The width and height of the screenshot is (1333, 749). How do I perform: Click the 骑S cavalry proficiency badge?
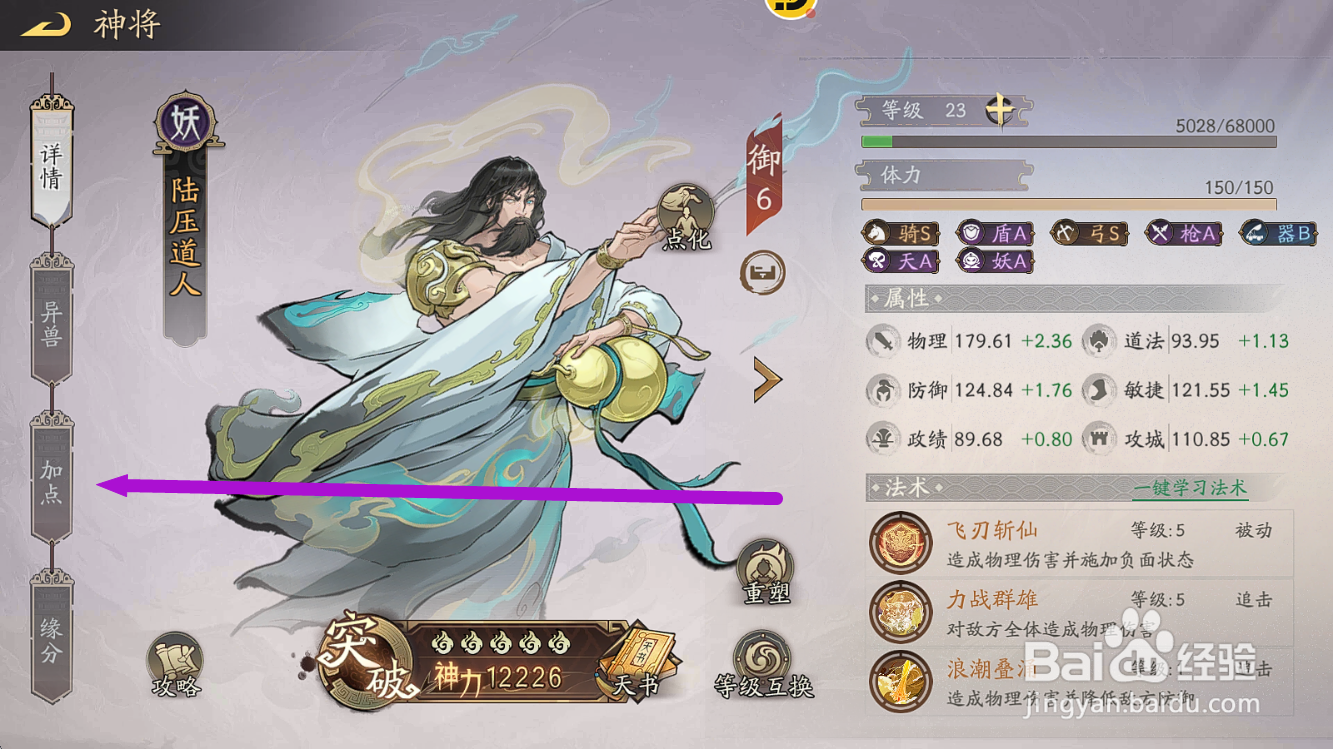pyautogui.click(x=900, y=233)
